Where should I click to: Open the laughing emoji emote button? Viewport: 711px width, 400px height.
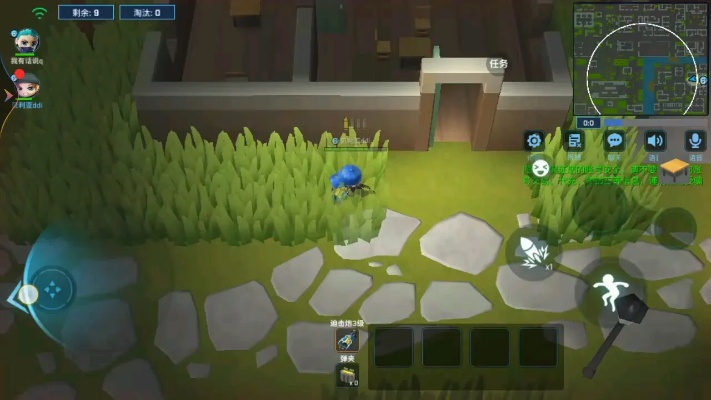(x=540, y=168)
